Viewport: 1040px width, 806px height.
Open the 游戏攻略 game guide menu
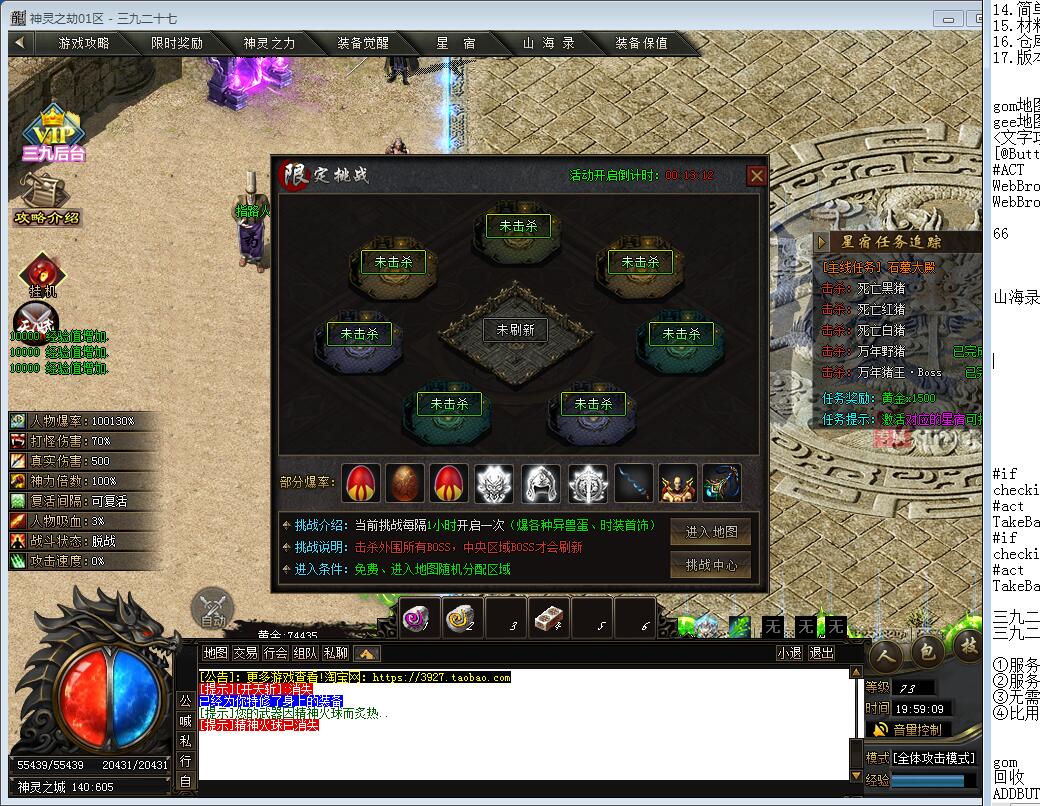click(x=84, y=43)
